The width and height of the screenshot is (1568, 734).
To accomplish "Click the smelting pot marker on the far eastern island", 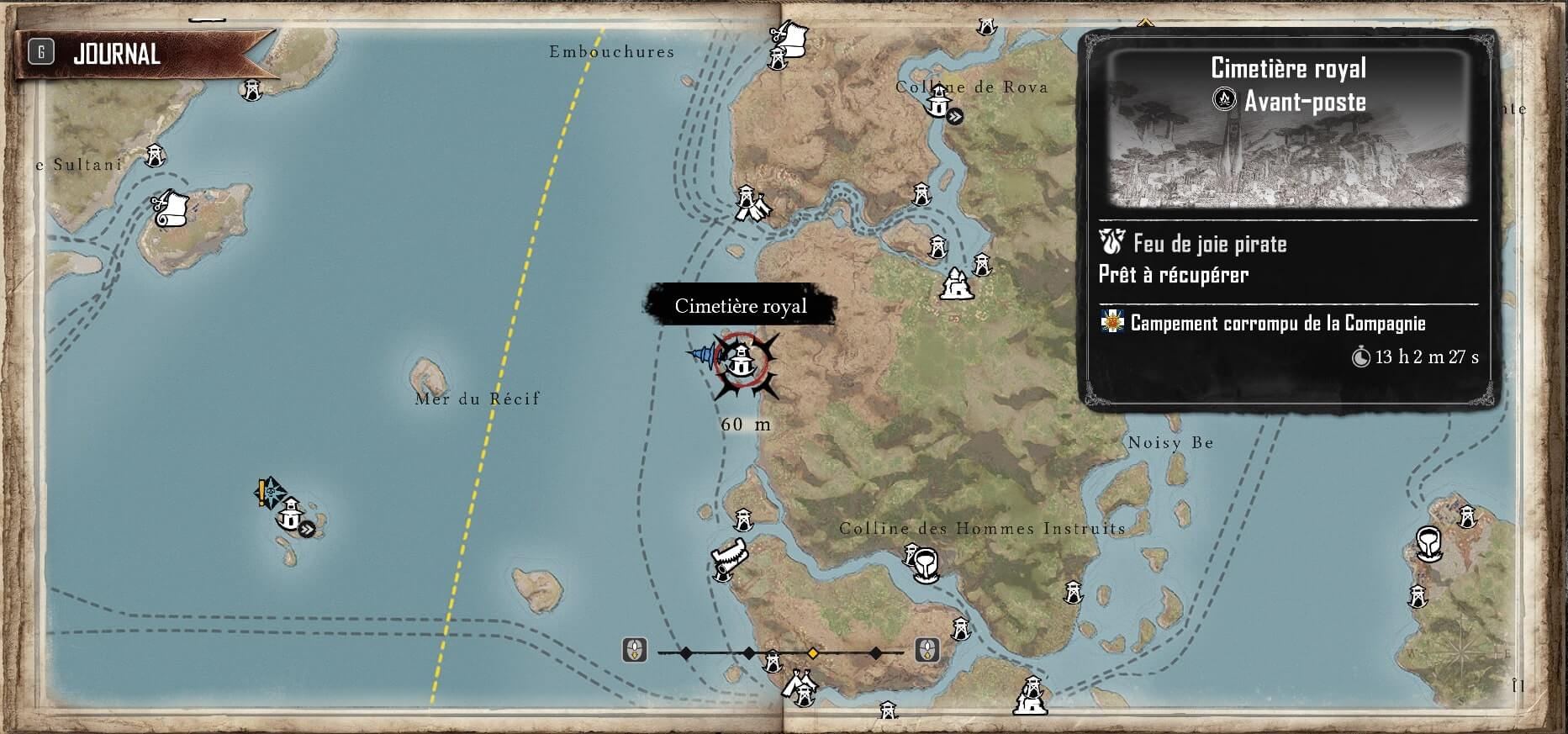I will pos(1428,544).
